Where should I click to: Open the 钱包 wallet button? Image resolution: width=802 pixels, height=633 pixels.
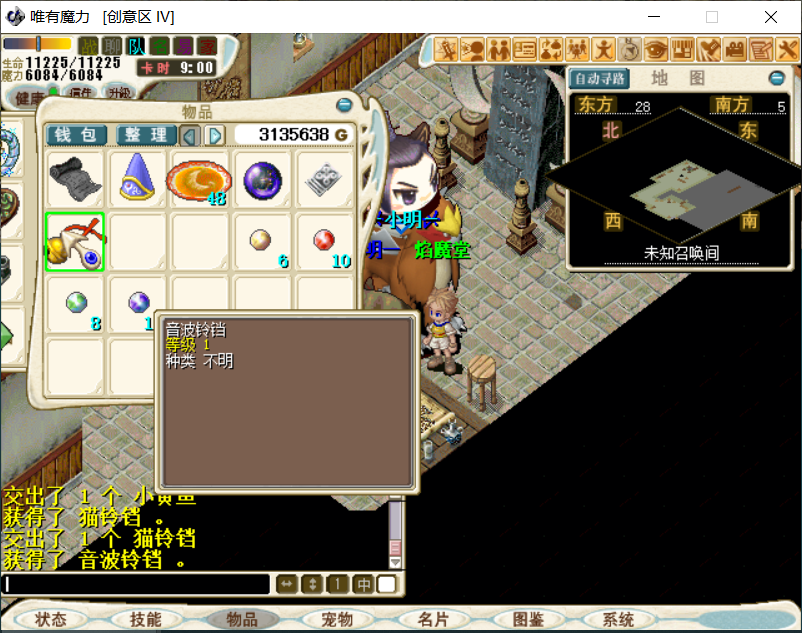pos(75,135)
